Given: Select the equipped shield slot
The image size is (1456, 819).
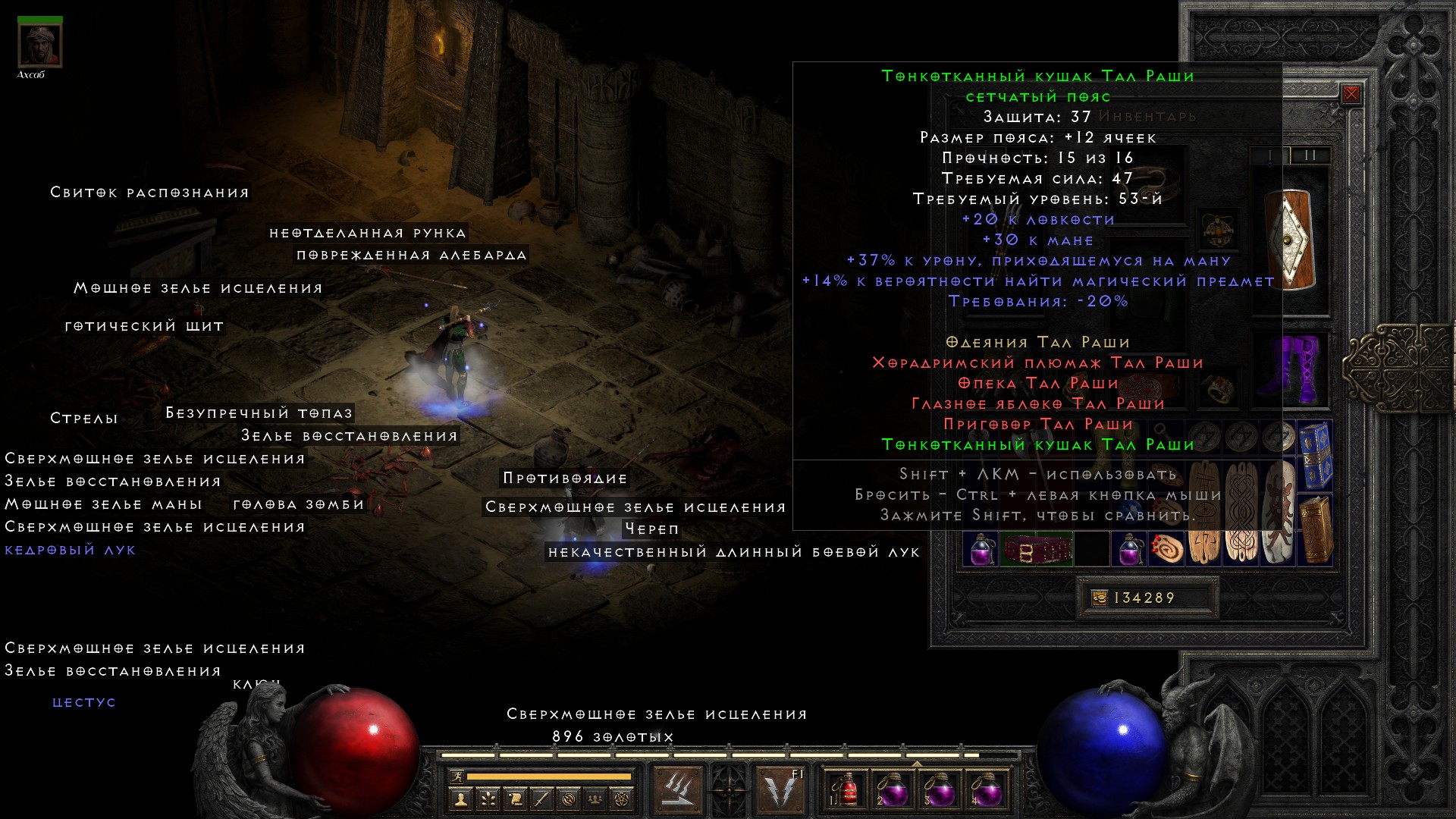Looking at the screenshot, I should (x=1288, y=241).
